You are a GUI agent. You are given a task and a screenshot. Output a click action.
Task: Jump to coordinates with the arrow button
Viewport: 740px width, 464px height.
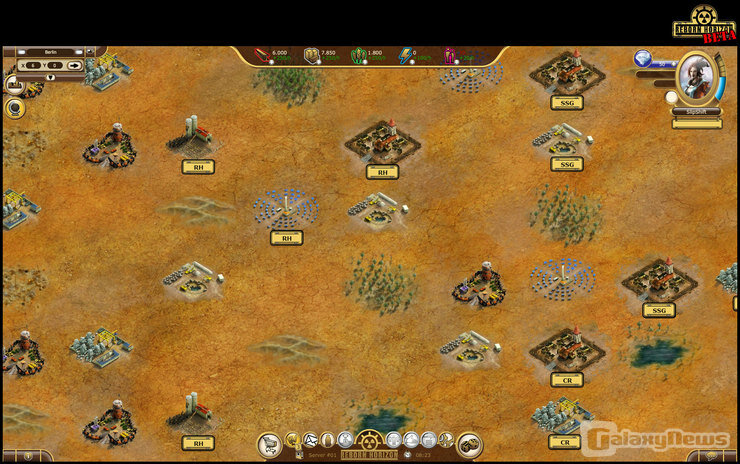(75, 65)
